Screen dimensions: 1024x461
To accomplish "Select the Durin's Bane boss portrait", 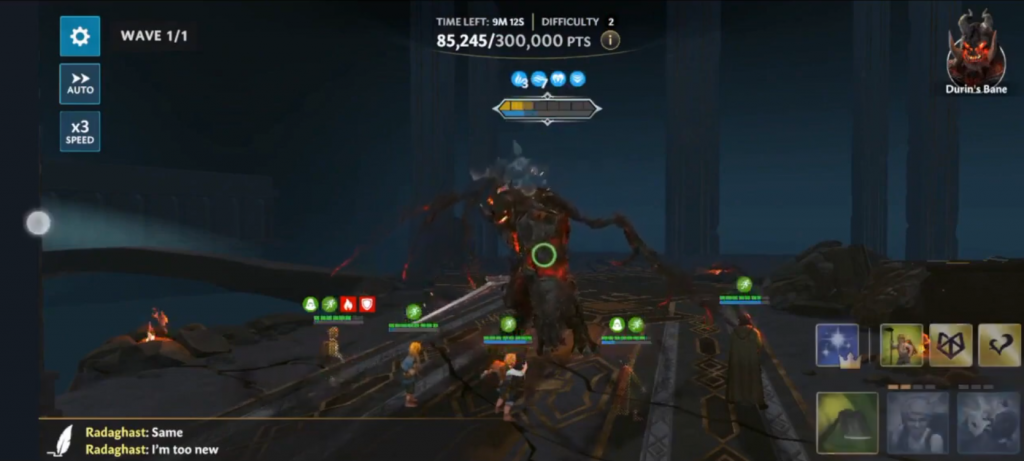I will tap(975, 50).
